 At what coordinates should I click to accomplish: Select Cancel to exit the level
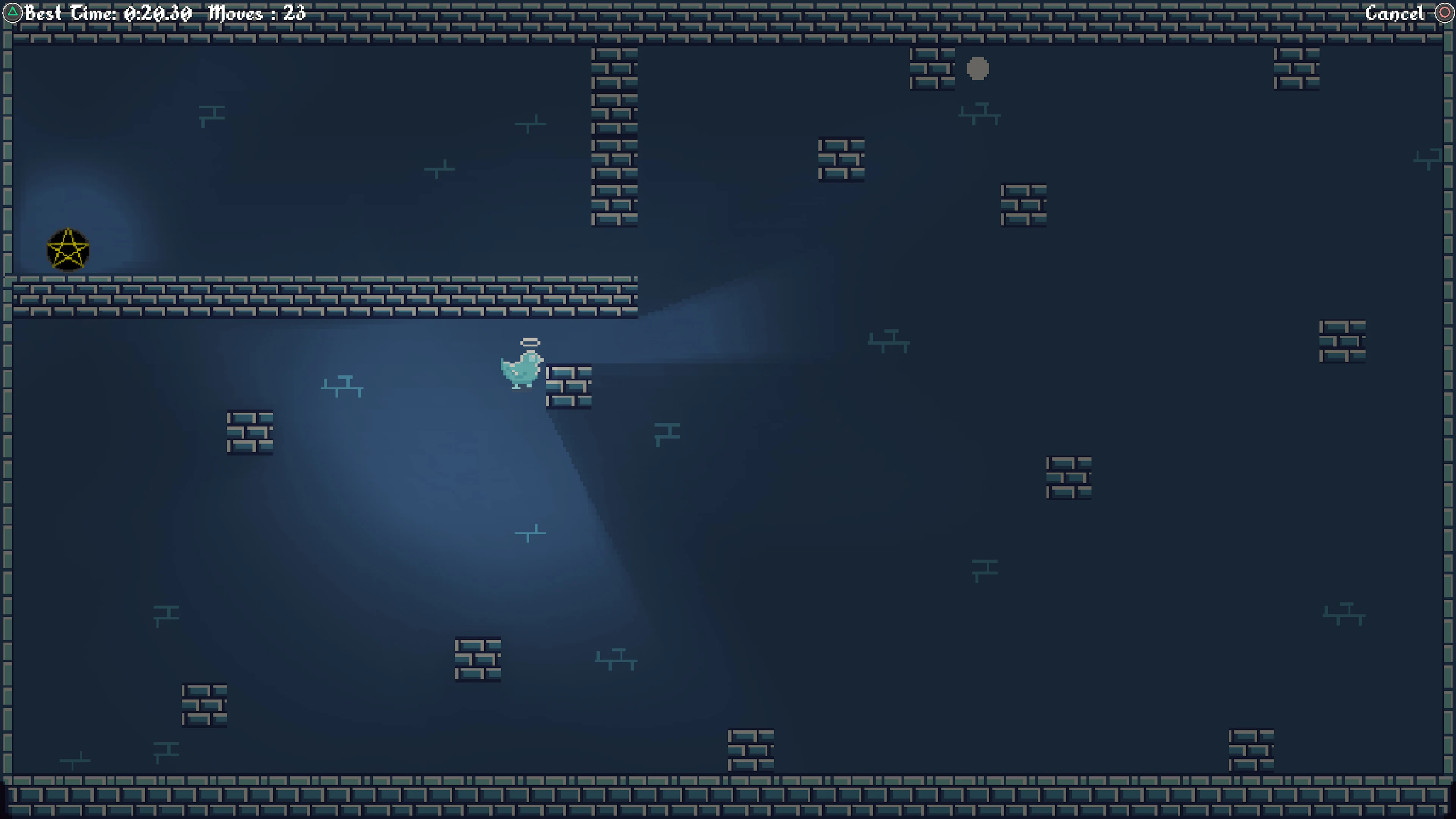[1395, 13]
